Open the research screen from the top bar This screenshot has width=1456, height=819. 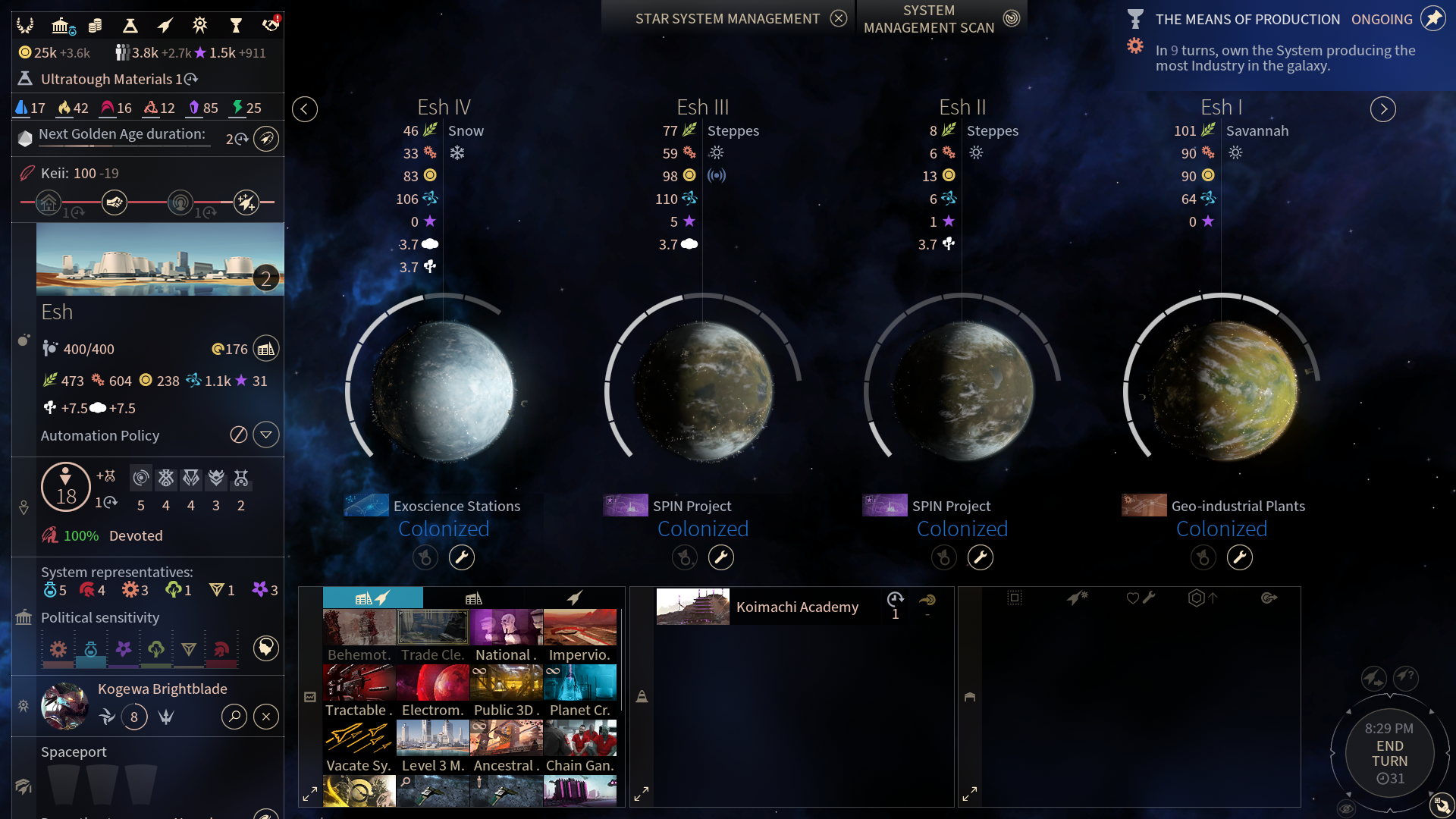coord(130,26)
